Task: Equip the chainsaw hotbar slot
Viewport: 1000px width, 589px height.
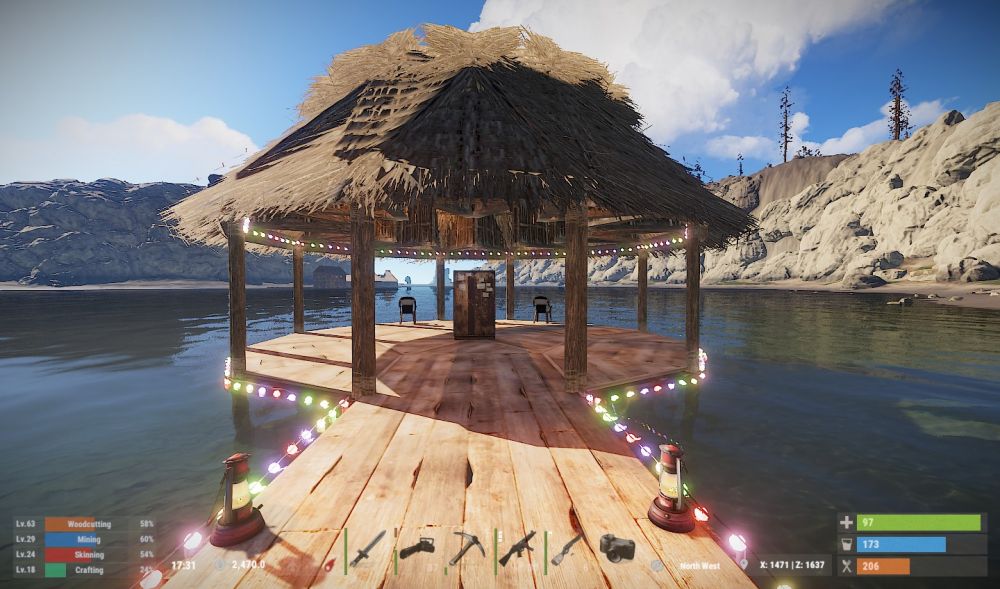Action: [x=416, y=548]
